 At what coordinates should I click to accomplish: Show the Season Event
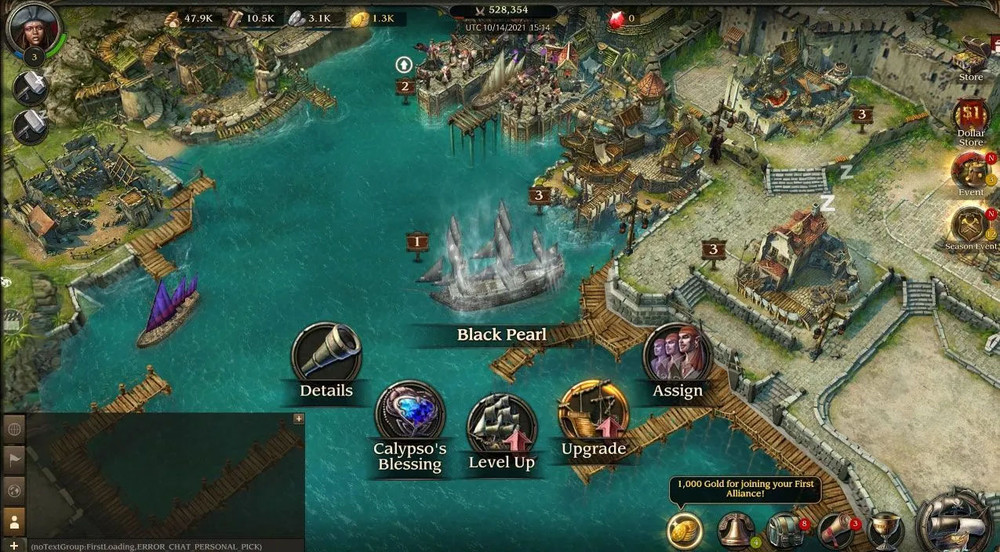970,226
